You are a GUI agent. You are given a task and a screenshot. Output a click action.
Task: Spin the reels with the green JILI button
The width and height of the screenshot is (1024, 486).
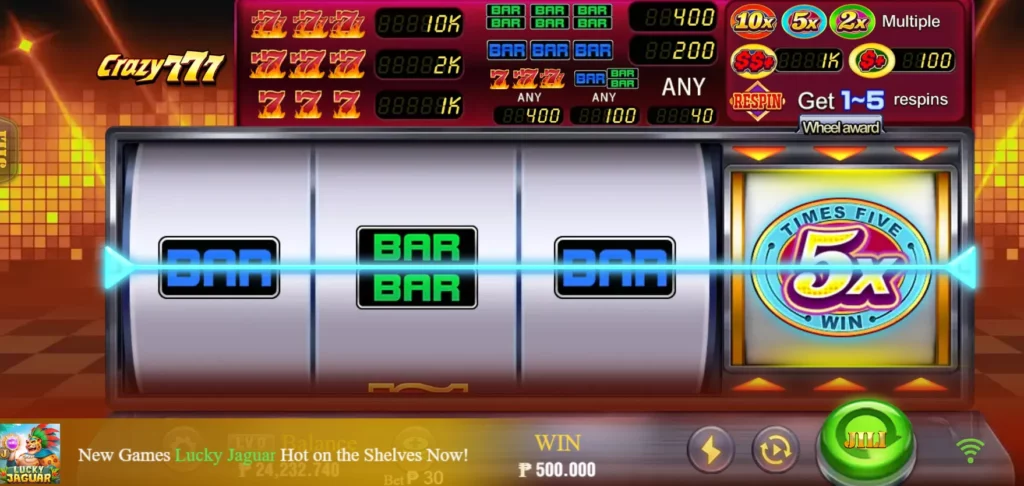[x=865, y=443]
